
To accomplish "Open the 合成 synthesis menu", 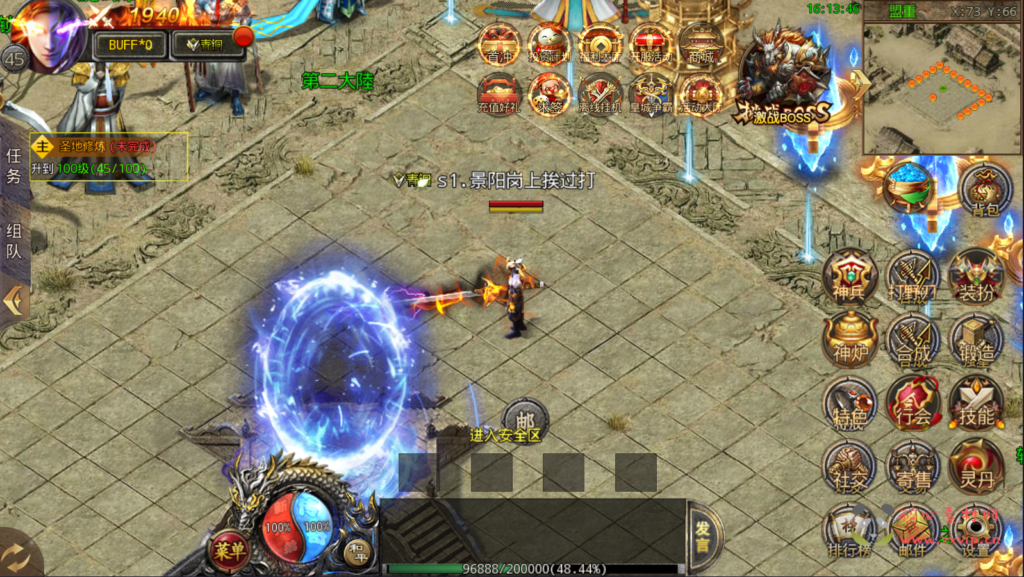I will (x=912, y=340).
